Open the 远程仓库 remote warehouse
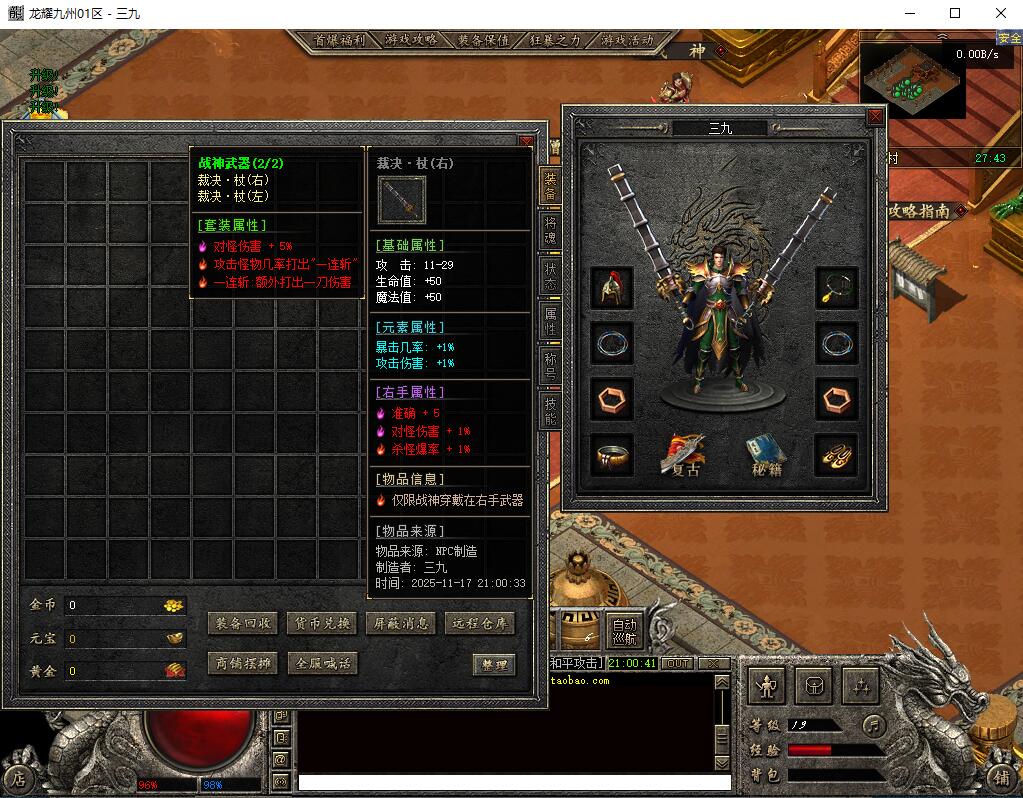This screenshot has height=798, width=1023. click(480, 623)
